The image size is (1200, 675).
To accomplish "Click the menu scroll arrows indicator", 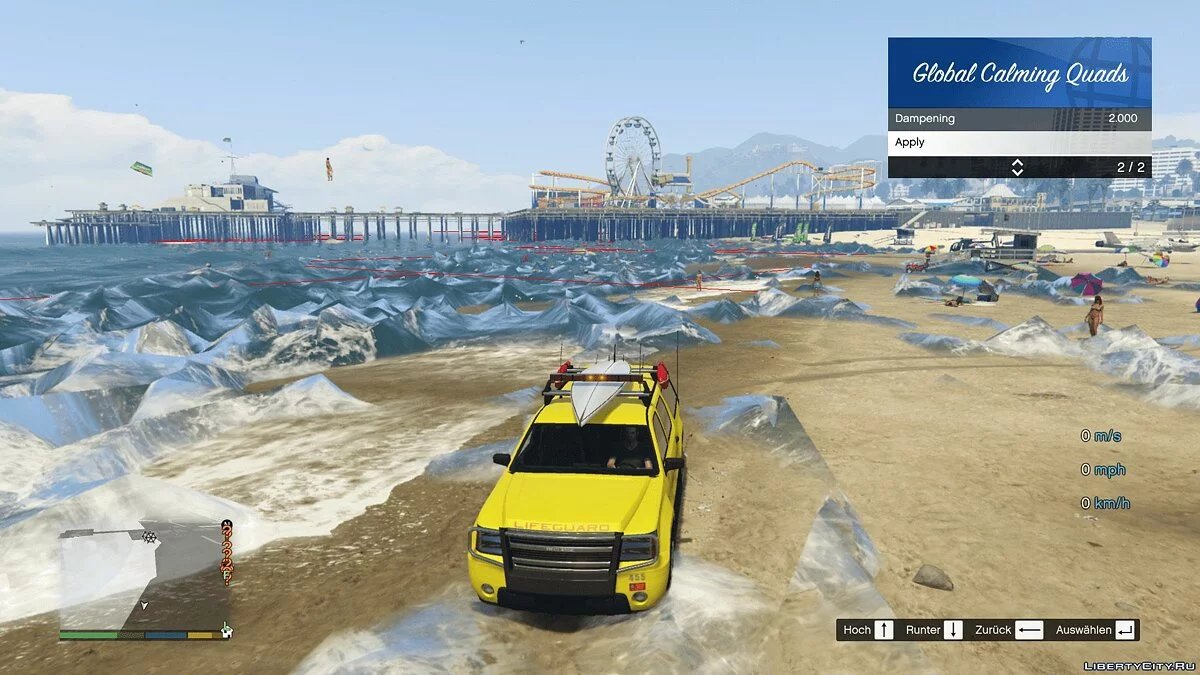I will (1017, 167).
